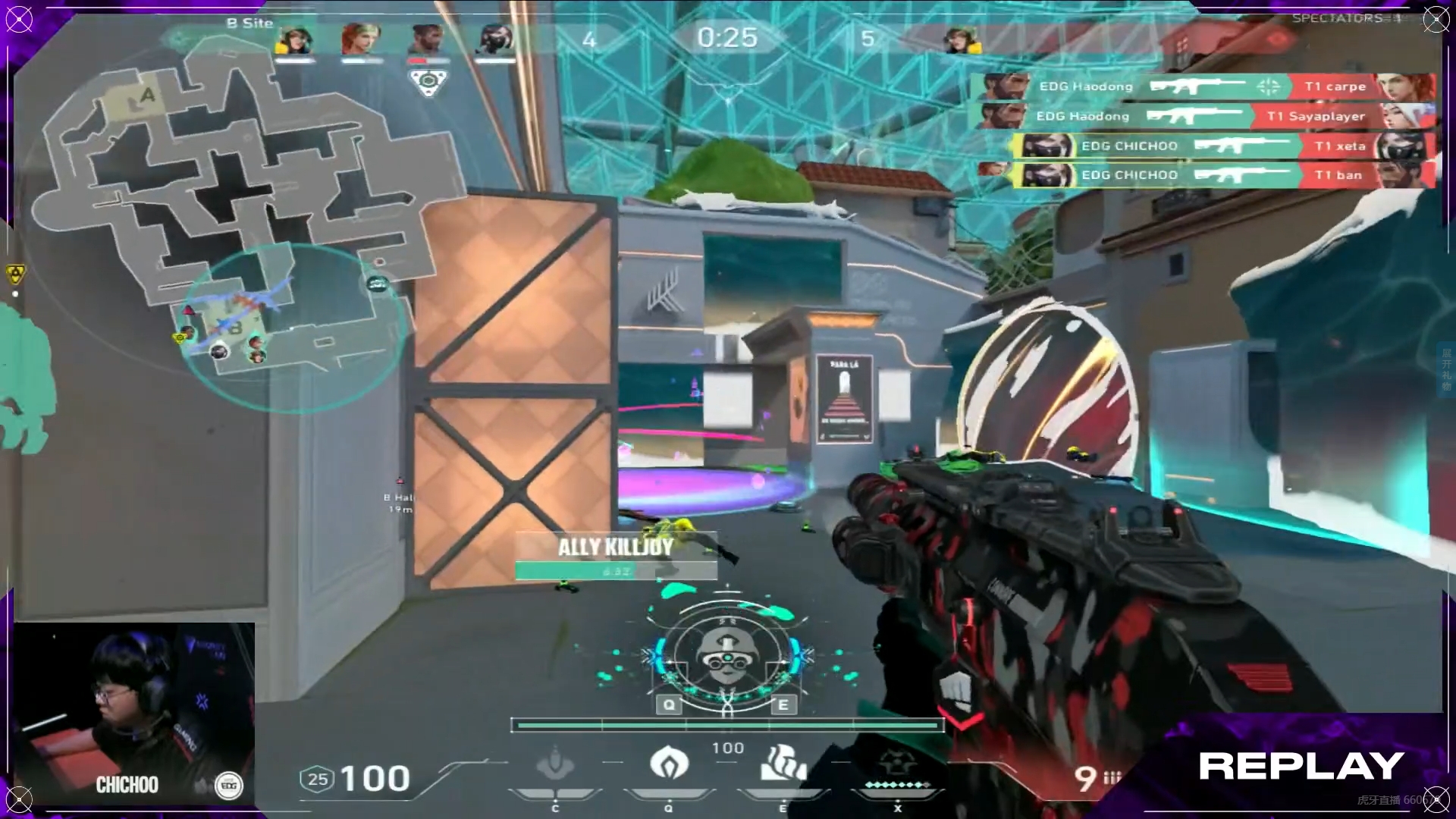The height and width of the screenshot is (819, 1456).
Task: Click the kill feed row for T1 Sayaplayer
Action: [x=1204, y=116]
